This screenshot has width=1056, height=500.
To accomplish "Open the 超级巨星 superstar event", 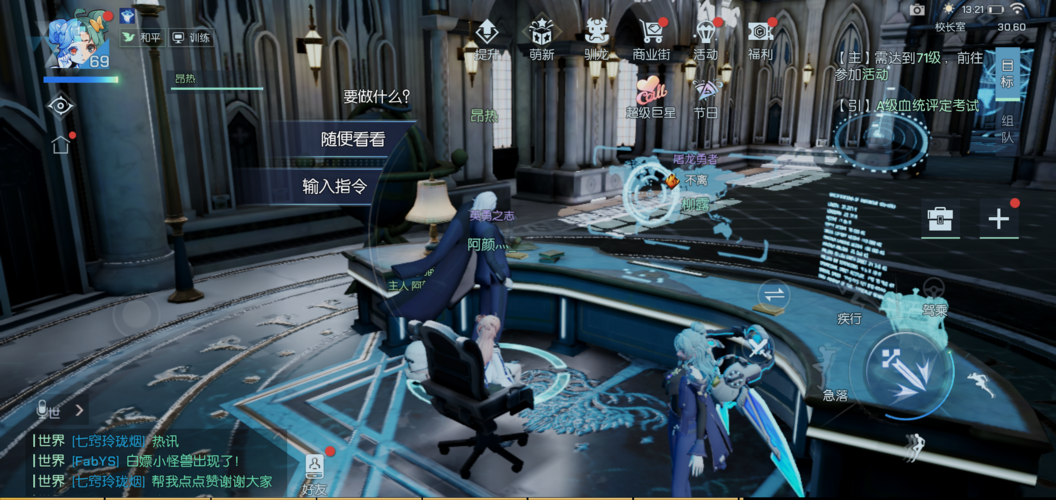I will pos(651,97).
